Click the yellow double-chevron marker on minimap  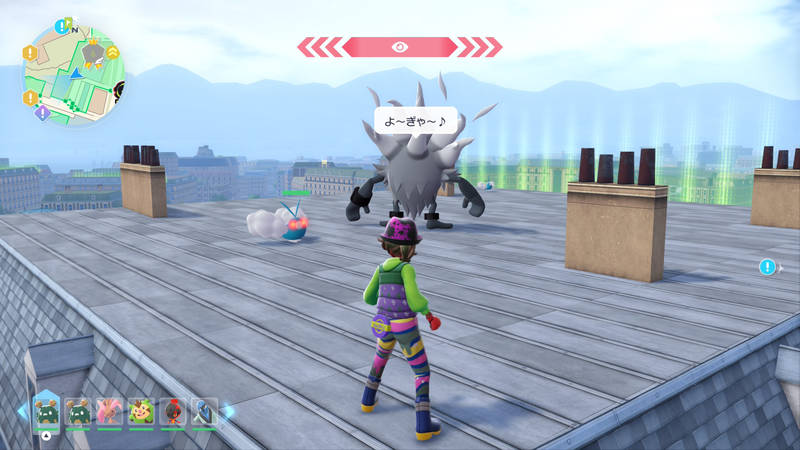113,50
